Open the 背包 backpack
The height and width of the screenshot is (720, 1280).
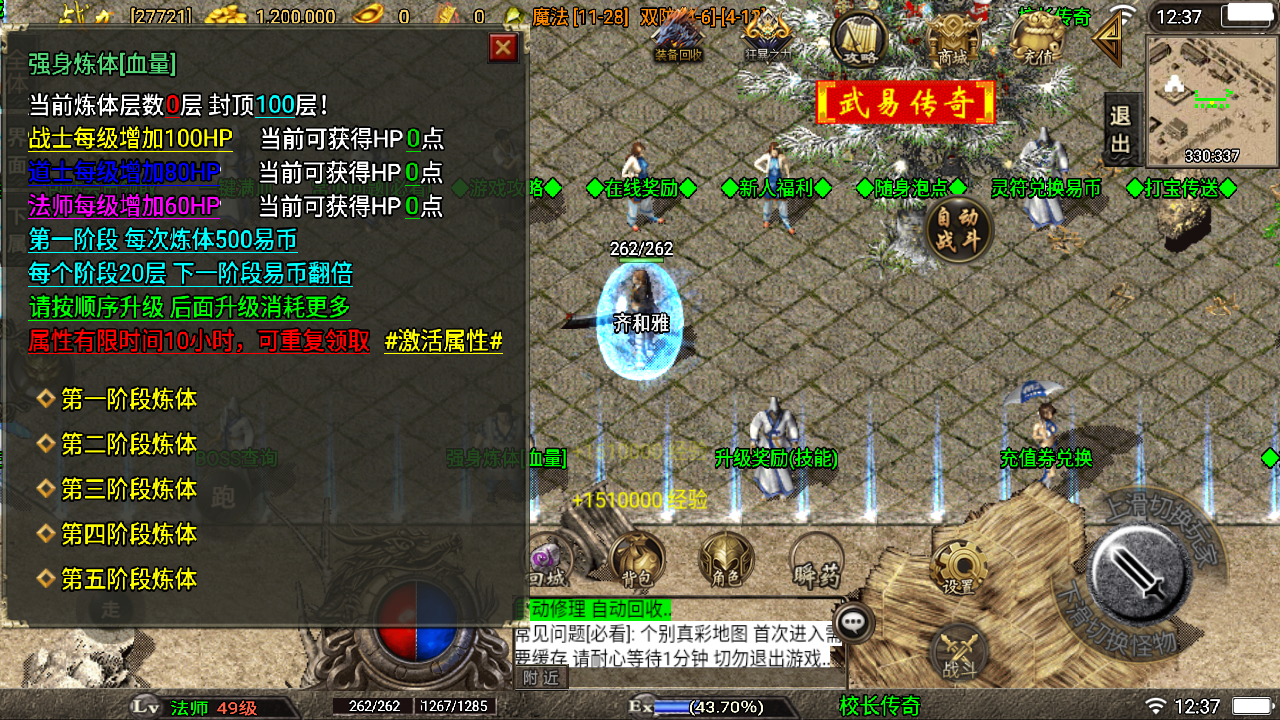pos(637,560)
